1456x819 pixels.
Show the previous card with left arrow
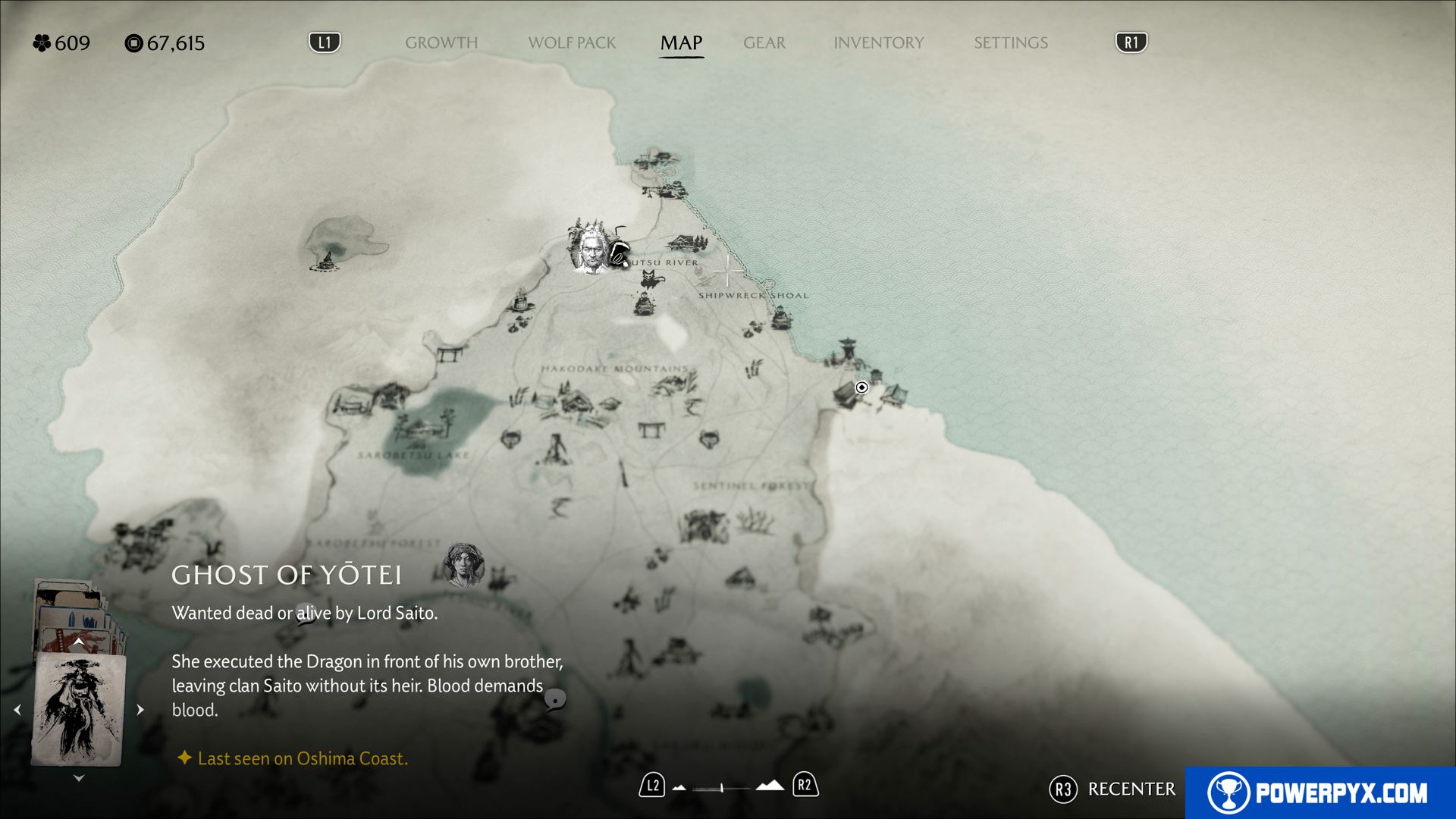17,710
